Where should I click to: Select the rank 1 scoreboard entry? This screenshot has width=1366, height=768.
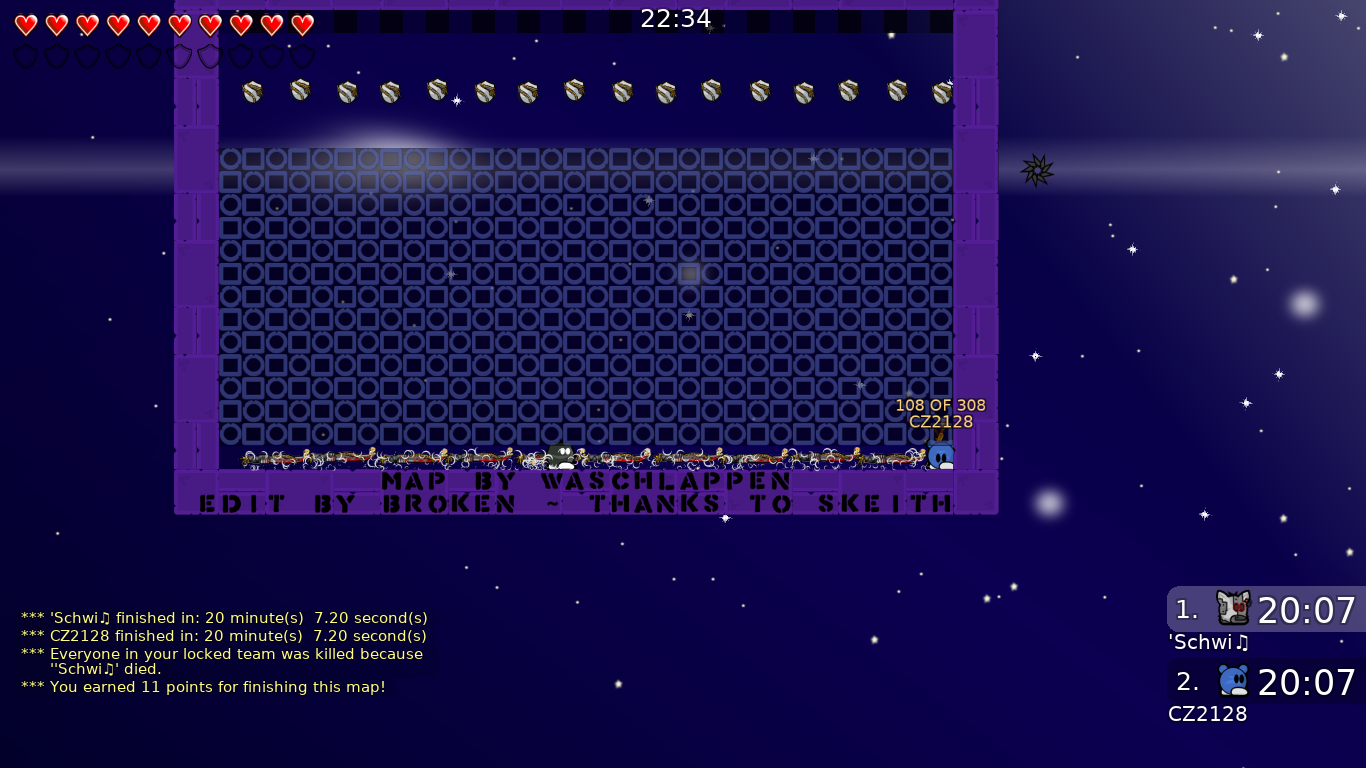[x=1265, y=611]
